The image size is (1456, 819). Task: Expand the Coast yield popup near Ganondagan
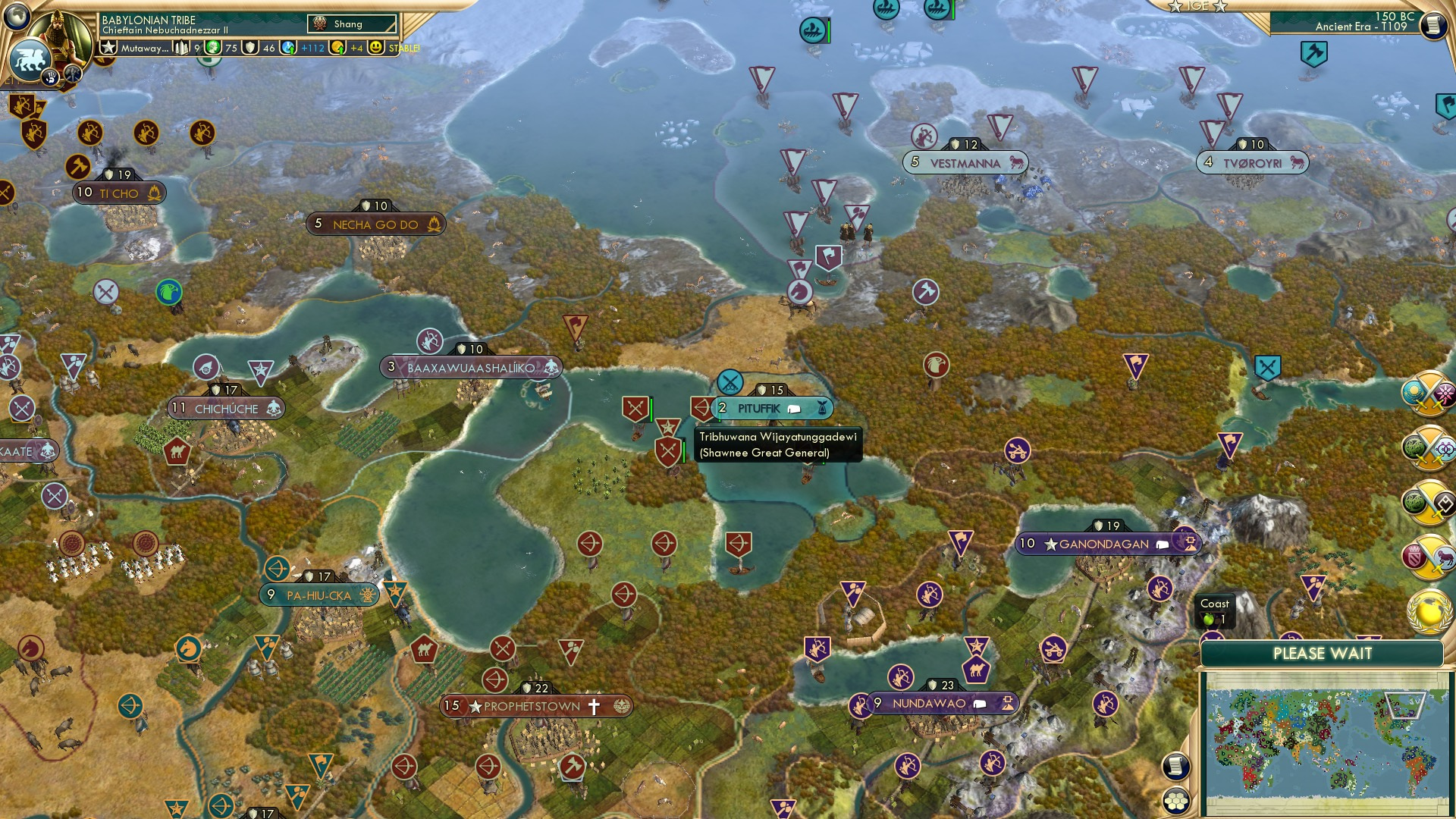[1217, 610]
